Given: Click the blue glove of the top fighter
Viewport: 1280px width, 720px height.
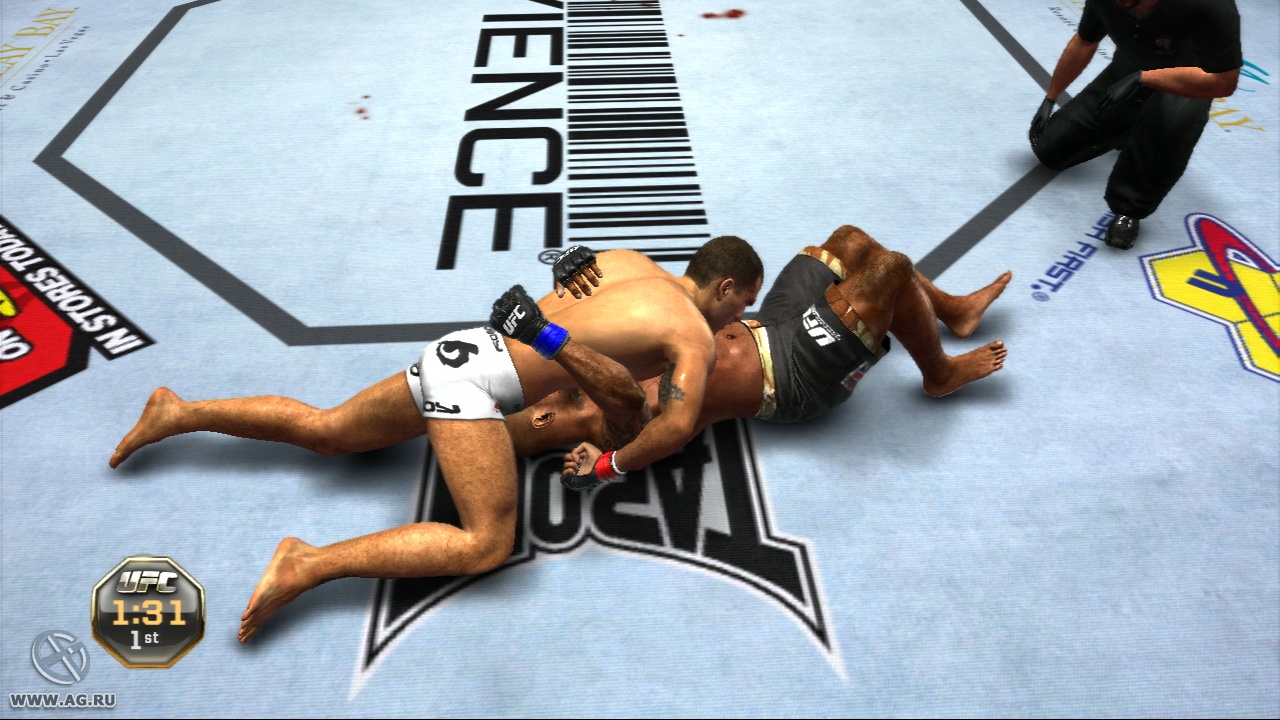Looking at the screenshot, I should click(548, 335).
